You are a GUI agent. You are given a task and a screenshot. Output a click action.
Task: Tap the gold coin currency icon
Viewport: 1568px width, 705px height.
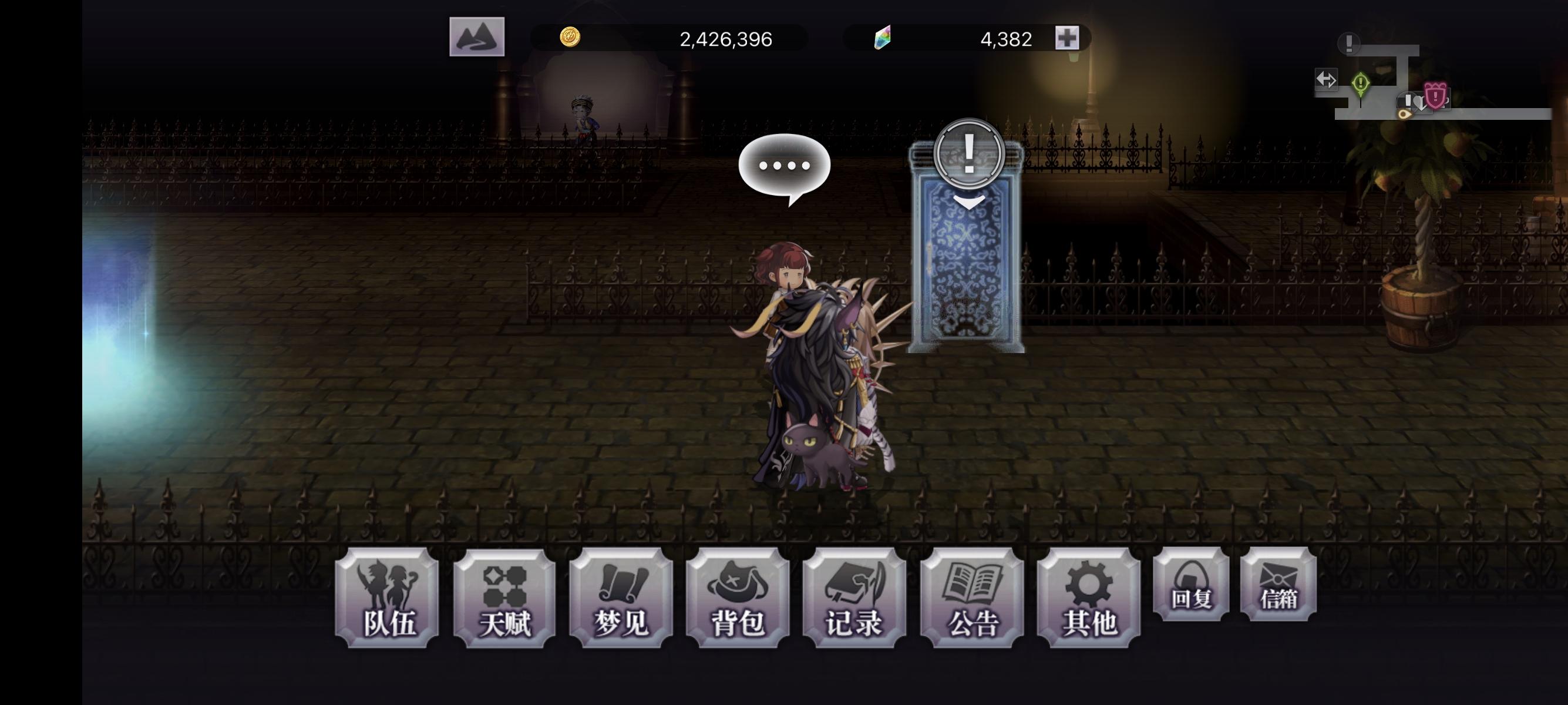pos(572,38)
